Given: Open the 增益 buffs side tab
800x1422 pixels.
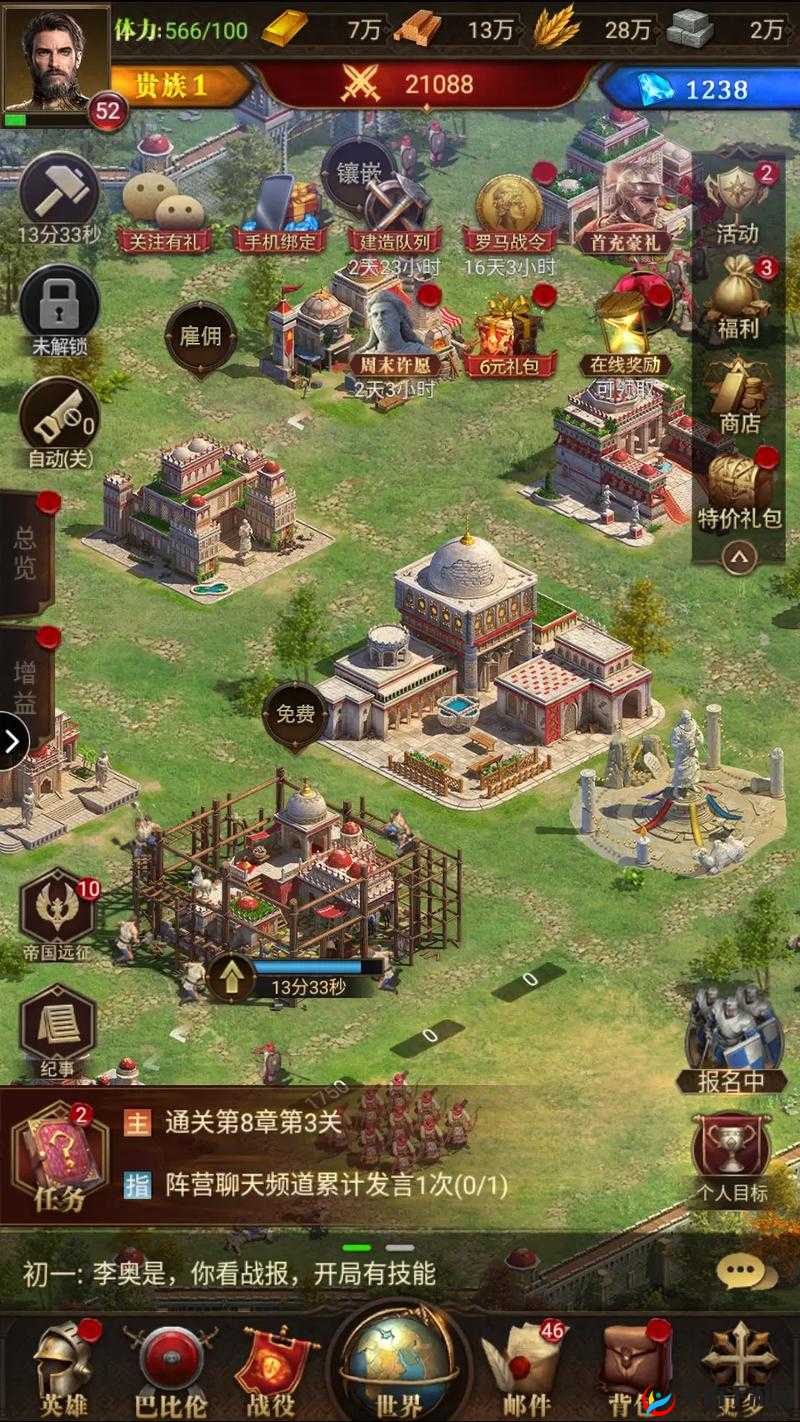Looking at the screenshot, I should pyautogui.click(x=25, y=686).
